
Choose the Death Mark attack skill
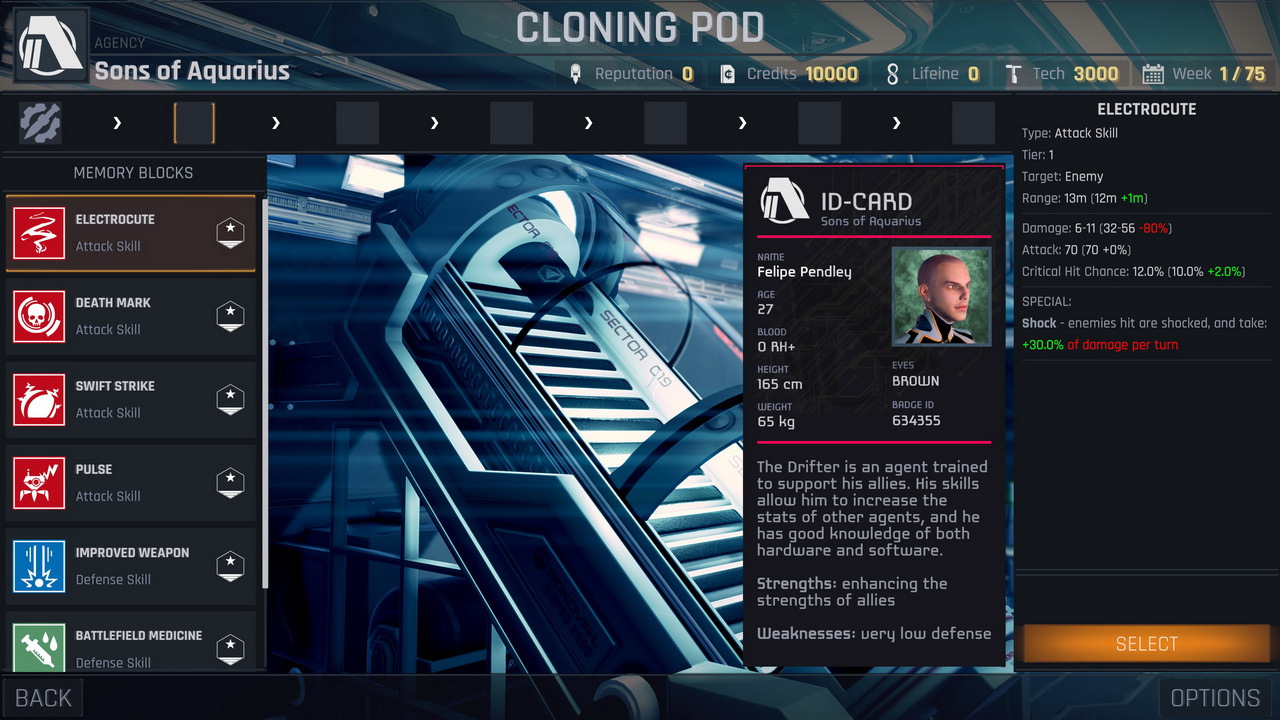(131, 316)
